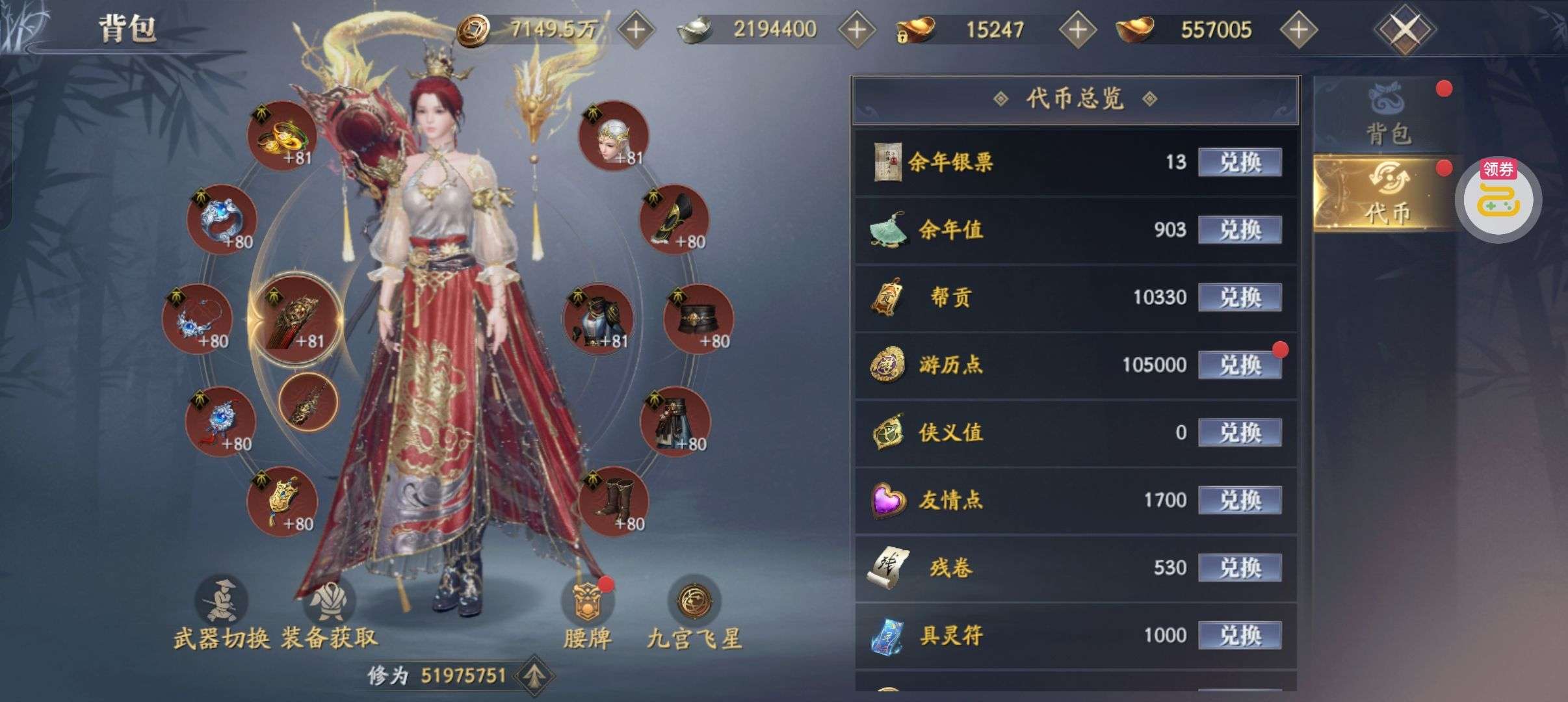Add silver ingots with plus button
Image resolution: width=1568 pixels, height=702 pixels.
857,29
